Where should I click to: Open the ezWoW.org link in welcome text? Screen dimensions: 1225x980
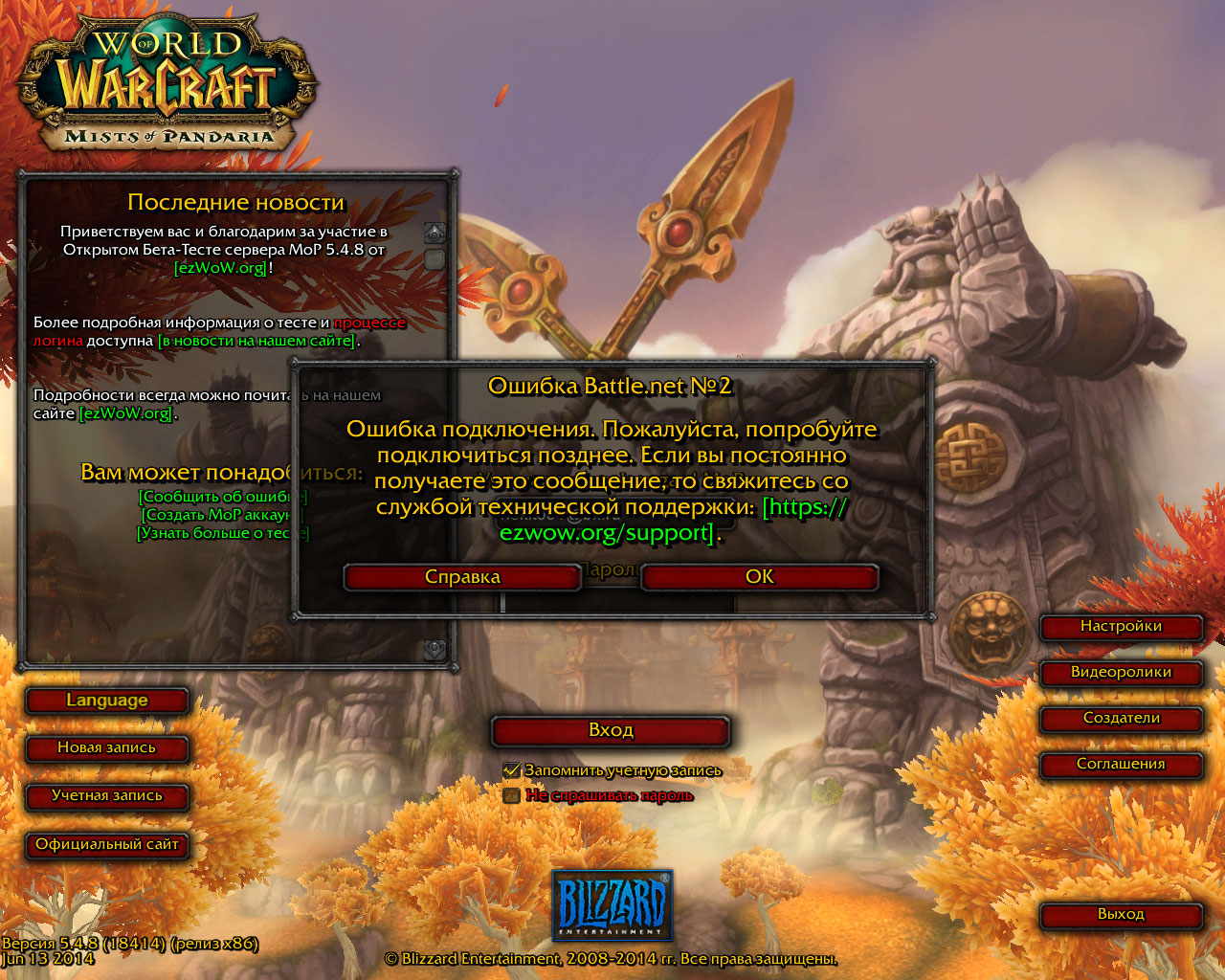tap(221, 268)
